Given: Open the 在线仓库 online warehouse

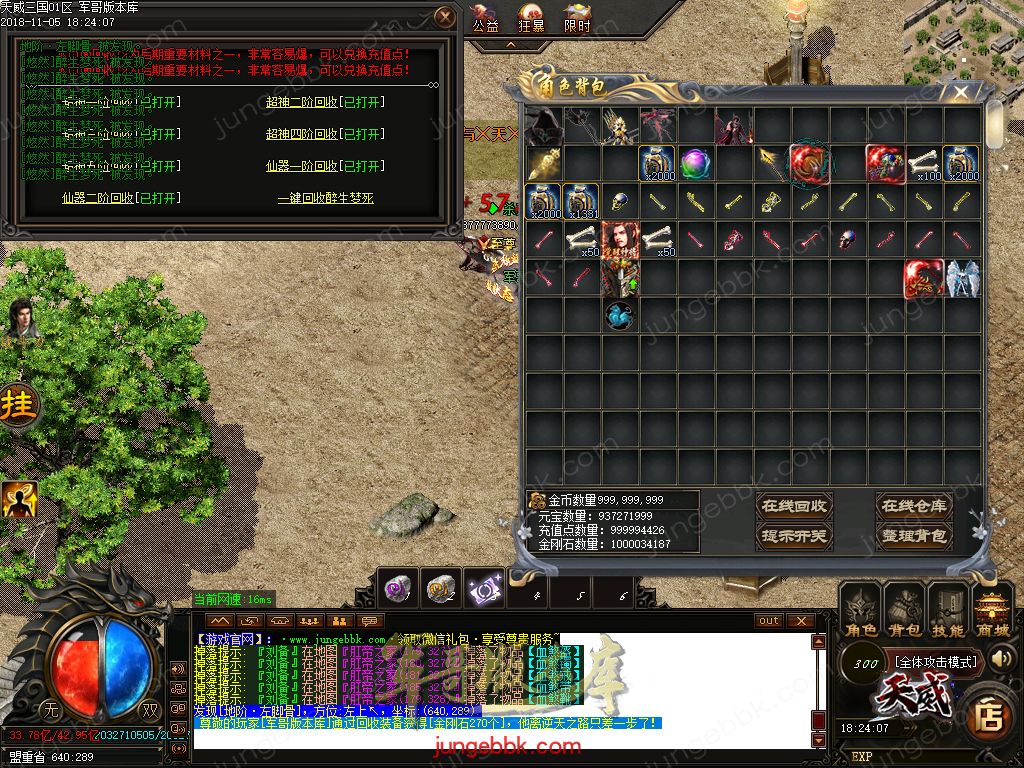Looking at the screenshot, I should click(x=913, y=506).
